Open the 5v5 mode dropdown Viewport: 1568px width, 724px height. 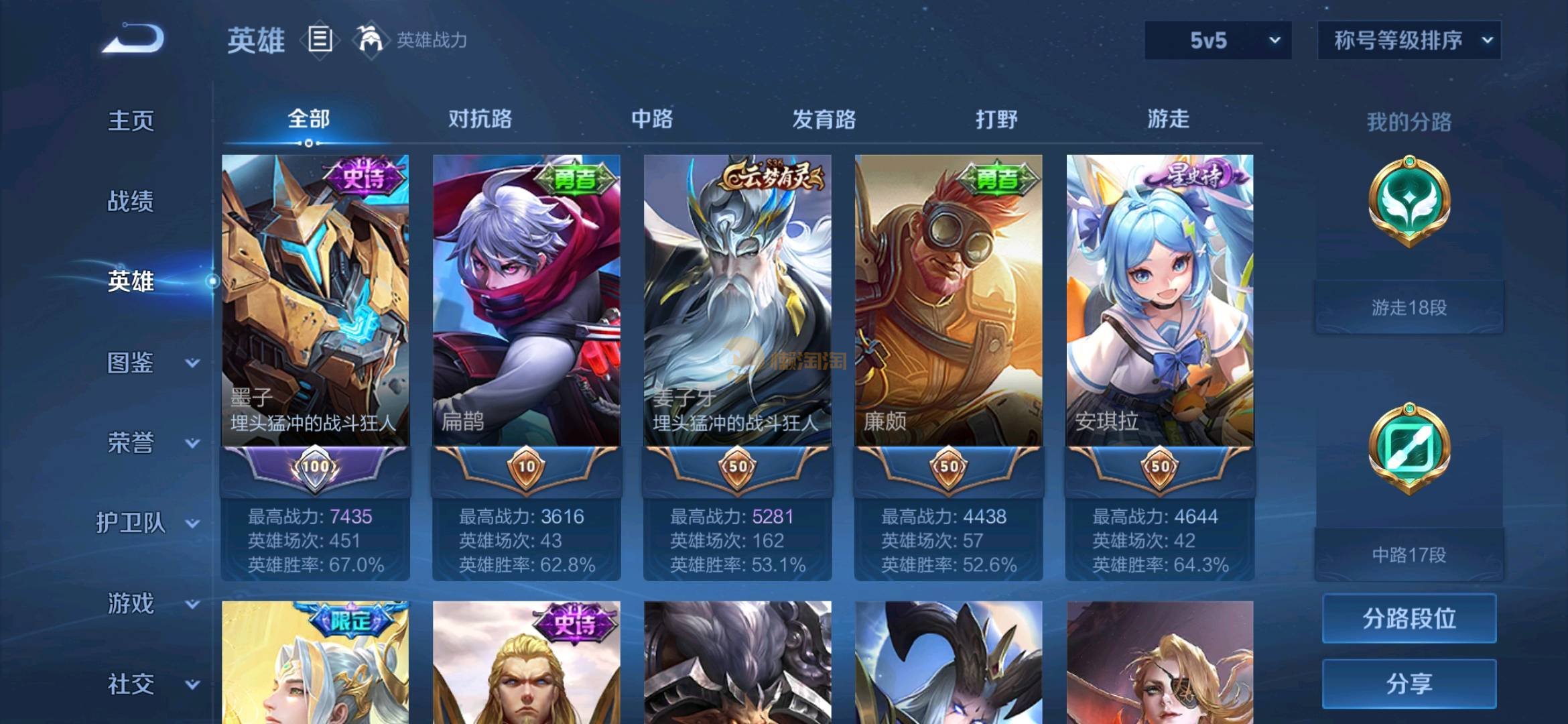tap(1218, 40)
